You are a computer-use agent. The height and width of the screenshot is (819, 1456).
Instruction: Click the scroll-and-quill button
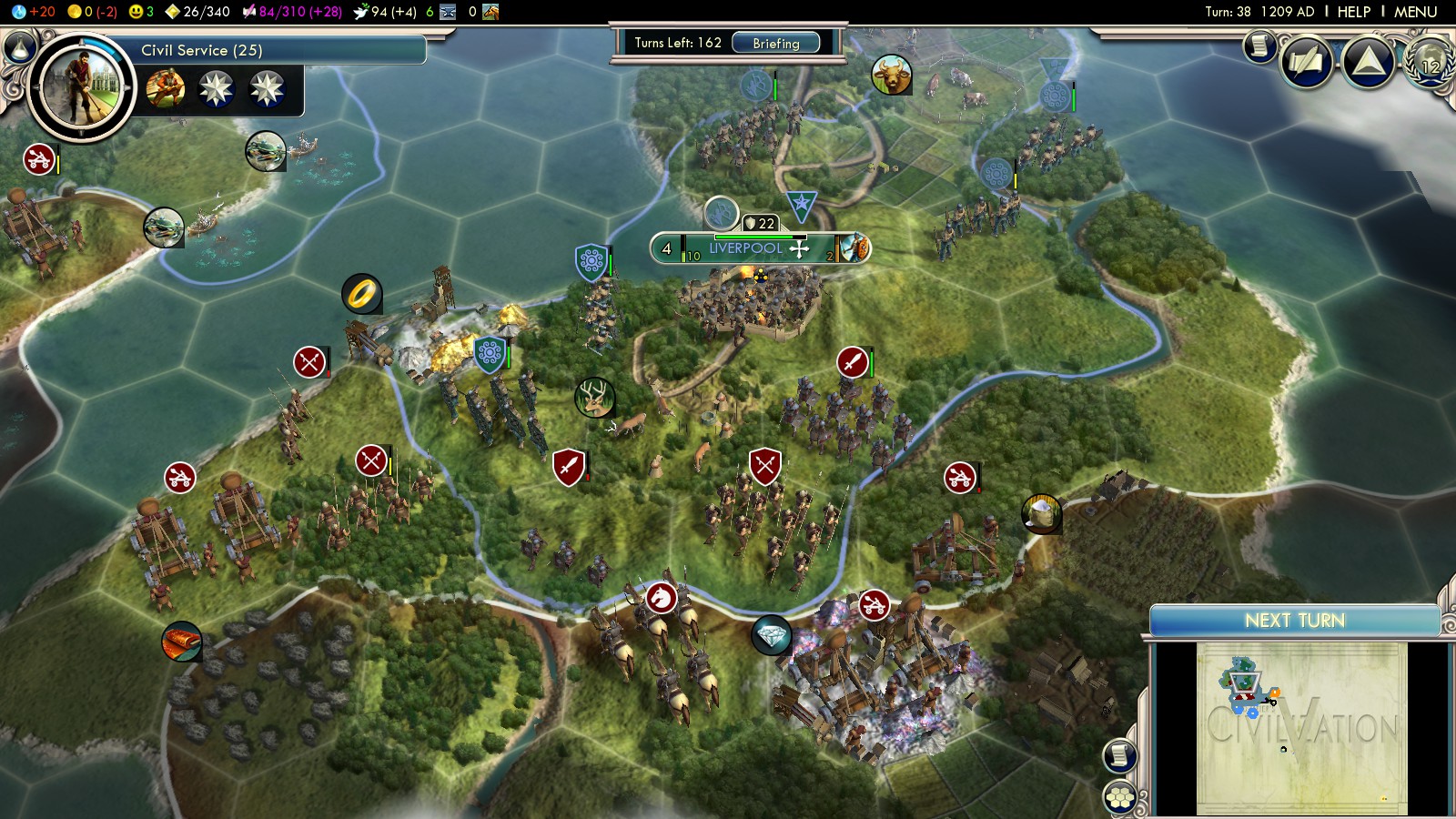(x=1307, y=63)
